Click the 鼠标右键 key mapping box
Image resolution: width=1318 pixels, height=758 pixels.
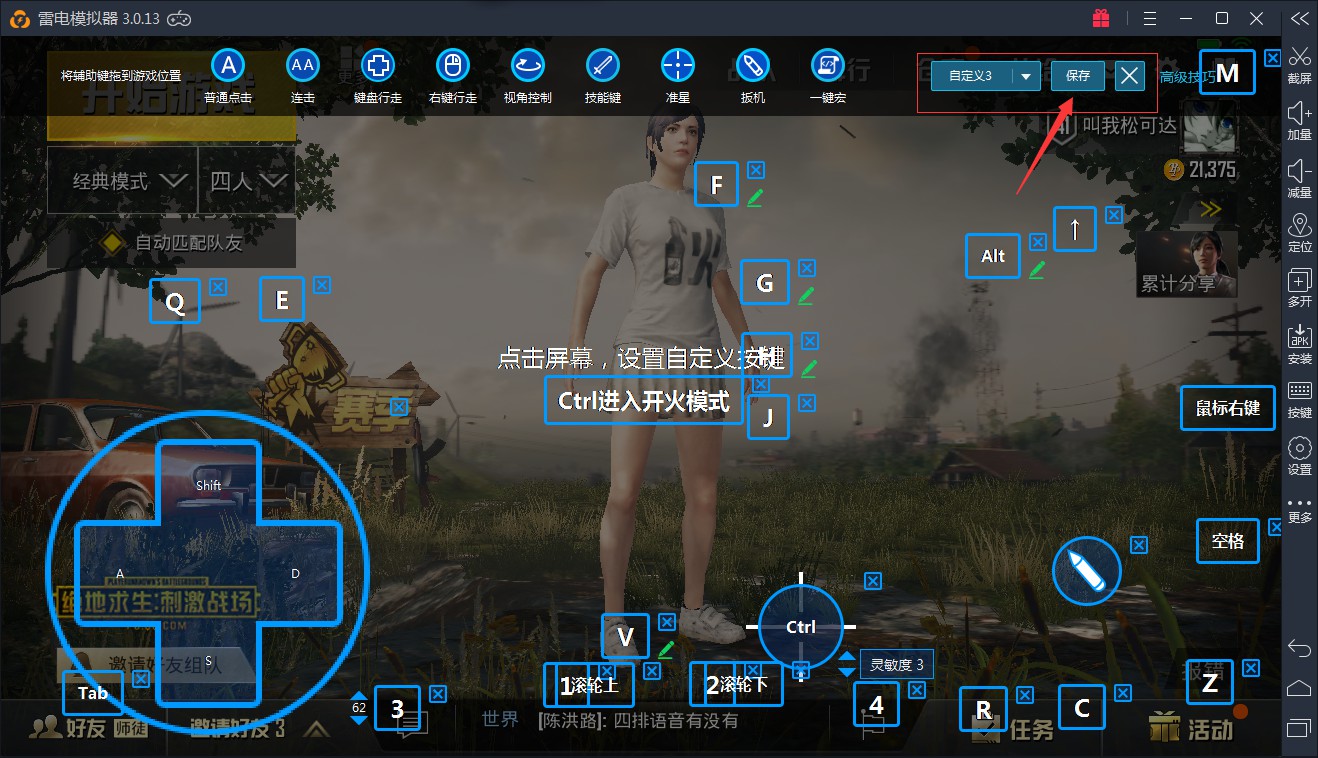pos(1228,408)
